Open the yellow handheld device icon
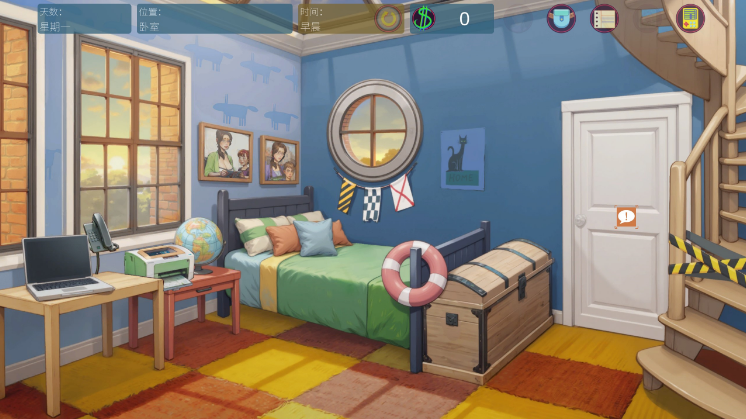This screenshot has width=746, height=419. tap(689, 18)
